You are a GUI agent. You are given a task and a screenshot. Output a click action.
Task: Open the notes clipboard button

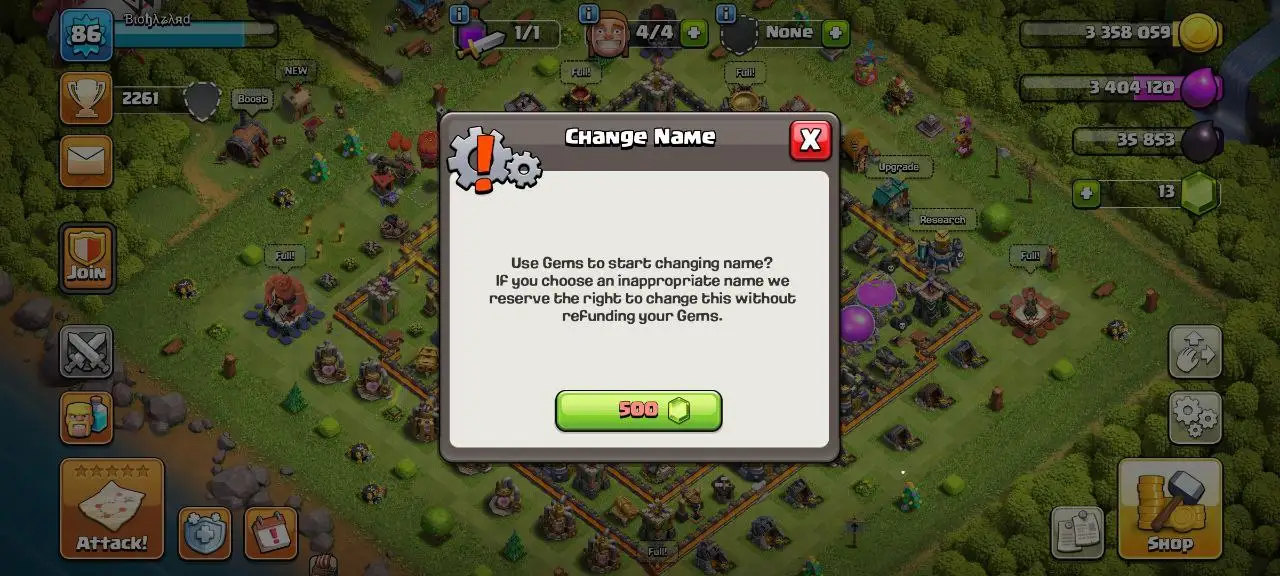tap(1077, 532)
